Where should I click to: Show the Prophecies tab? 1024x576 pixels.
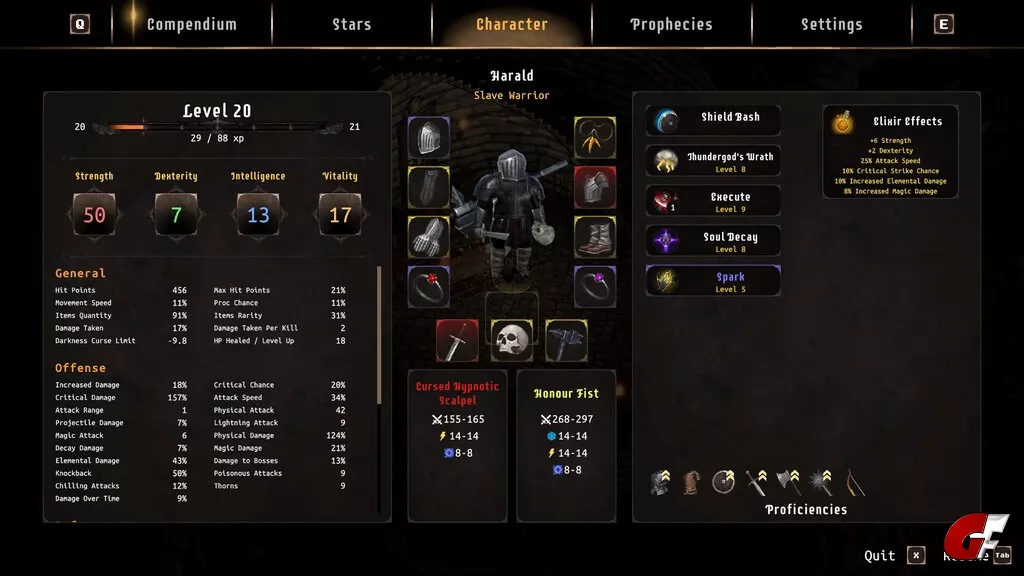click(x=671, y=24)
